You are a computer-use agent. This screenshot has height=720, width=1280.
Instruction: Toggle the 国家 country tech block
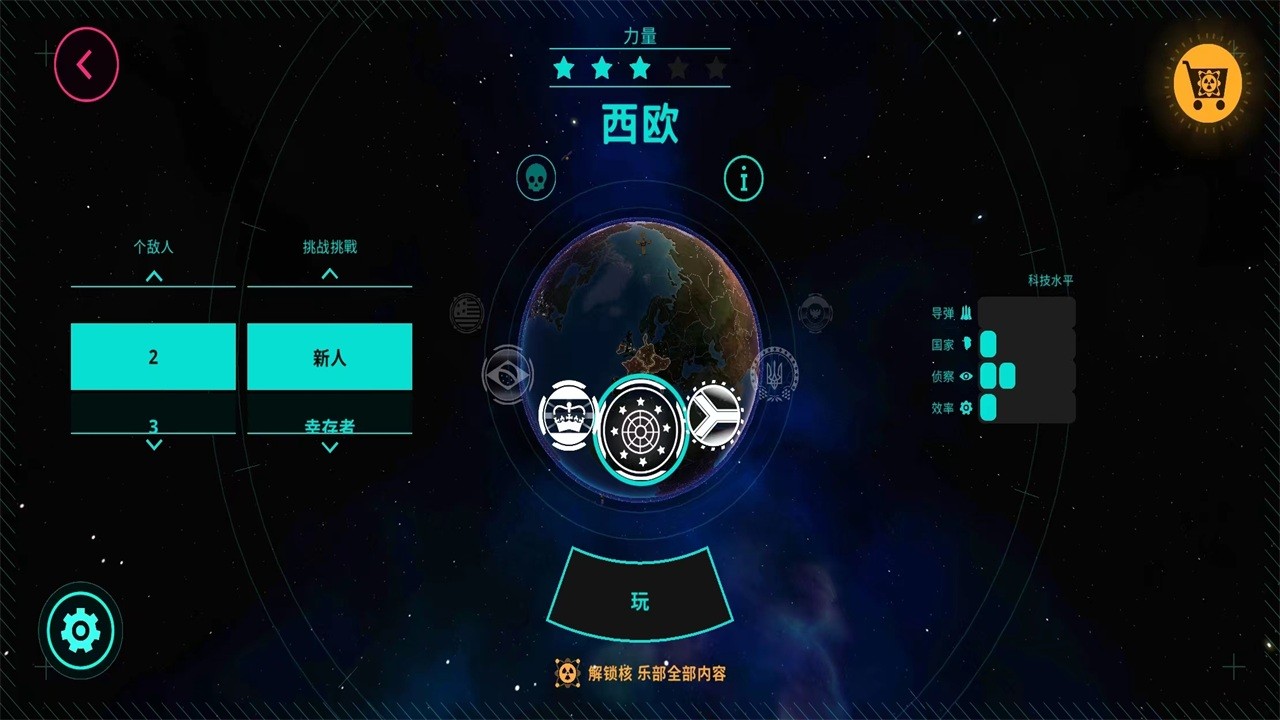(988, 344)
